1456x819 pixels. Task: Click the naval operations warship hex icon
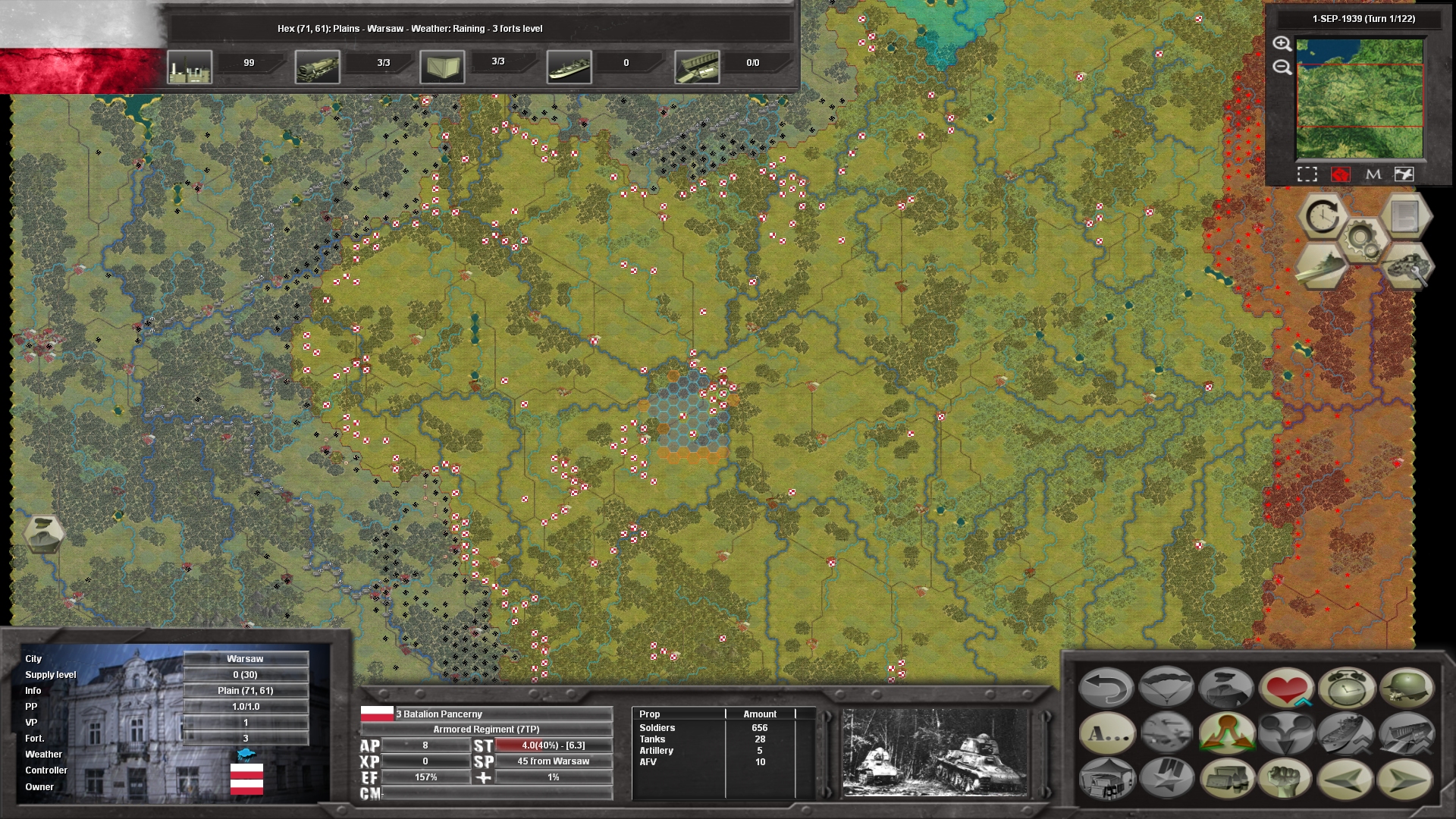(x=1322, y=265)
